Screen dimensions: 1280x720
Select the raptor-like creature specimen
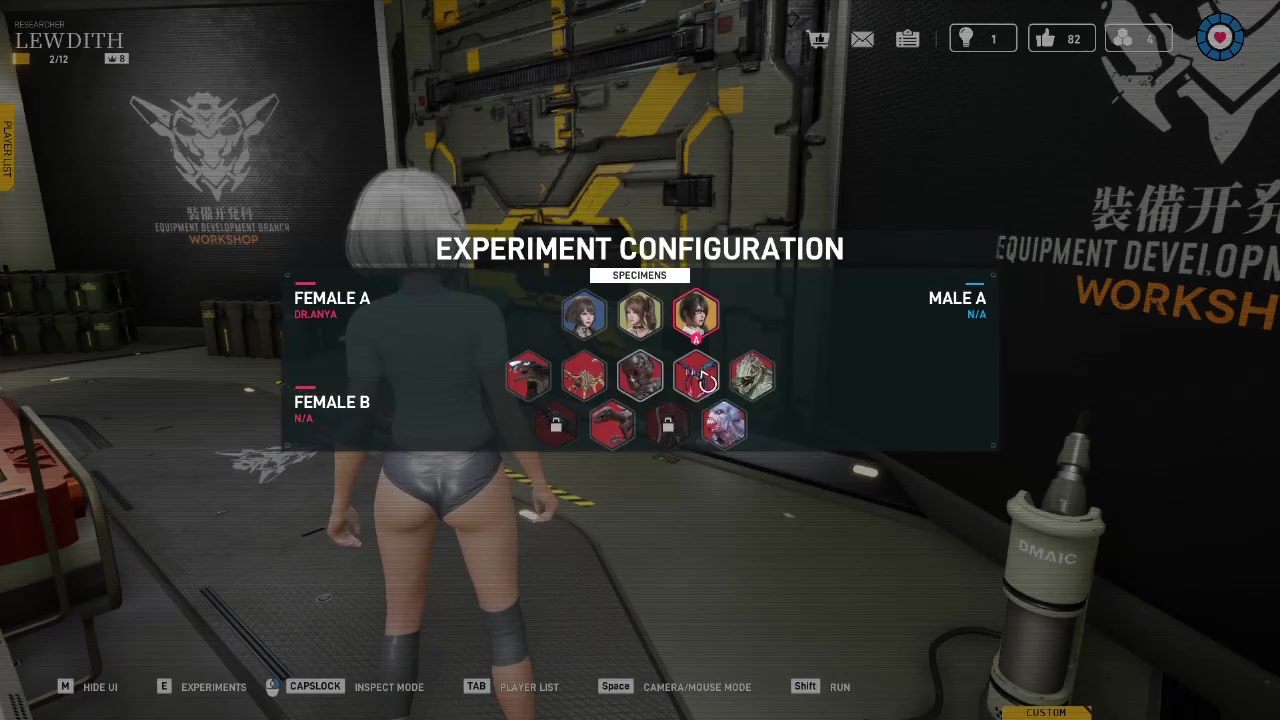tap(612, 425)
